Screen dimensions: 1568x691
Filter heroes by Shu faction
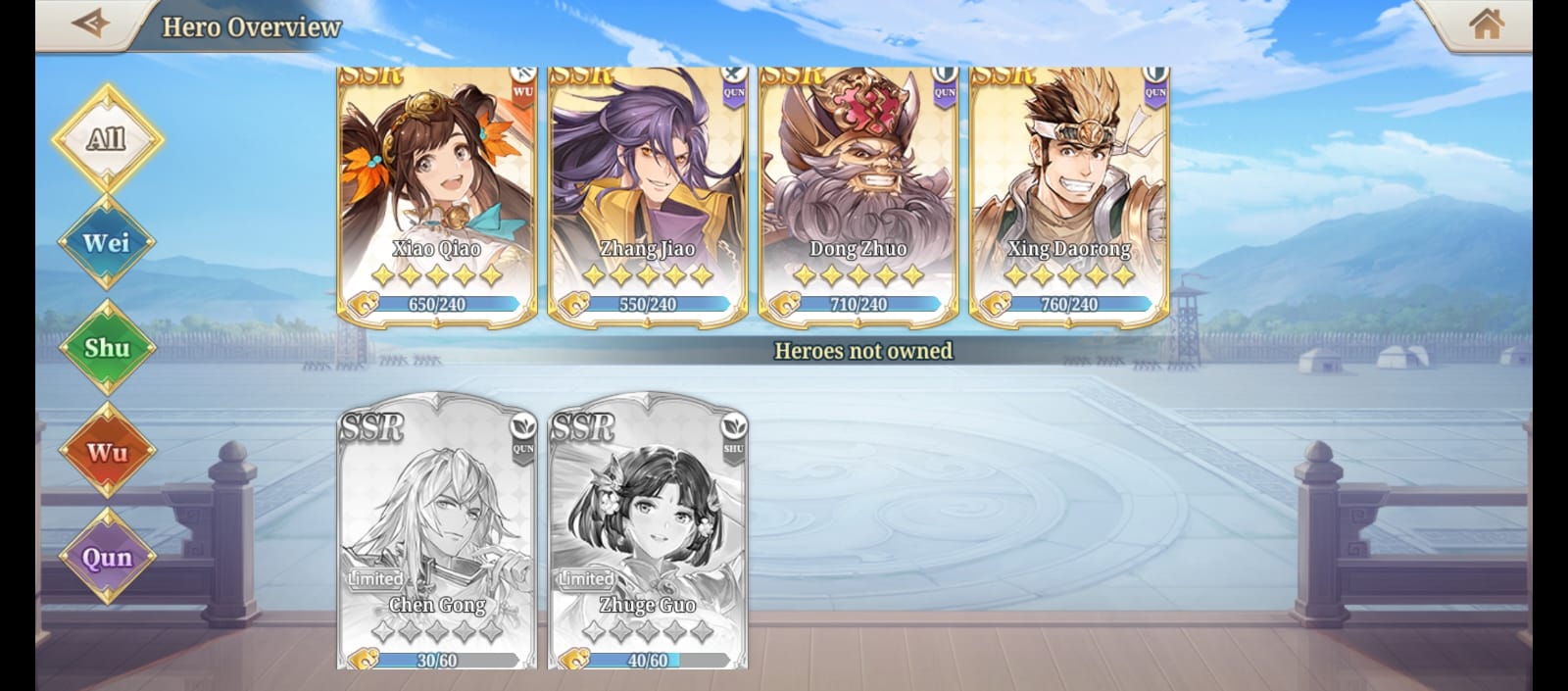tap(106, 348)
